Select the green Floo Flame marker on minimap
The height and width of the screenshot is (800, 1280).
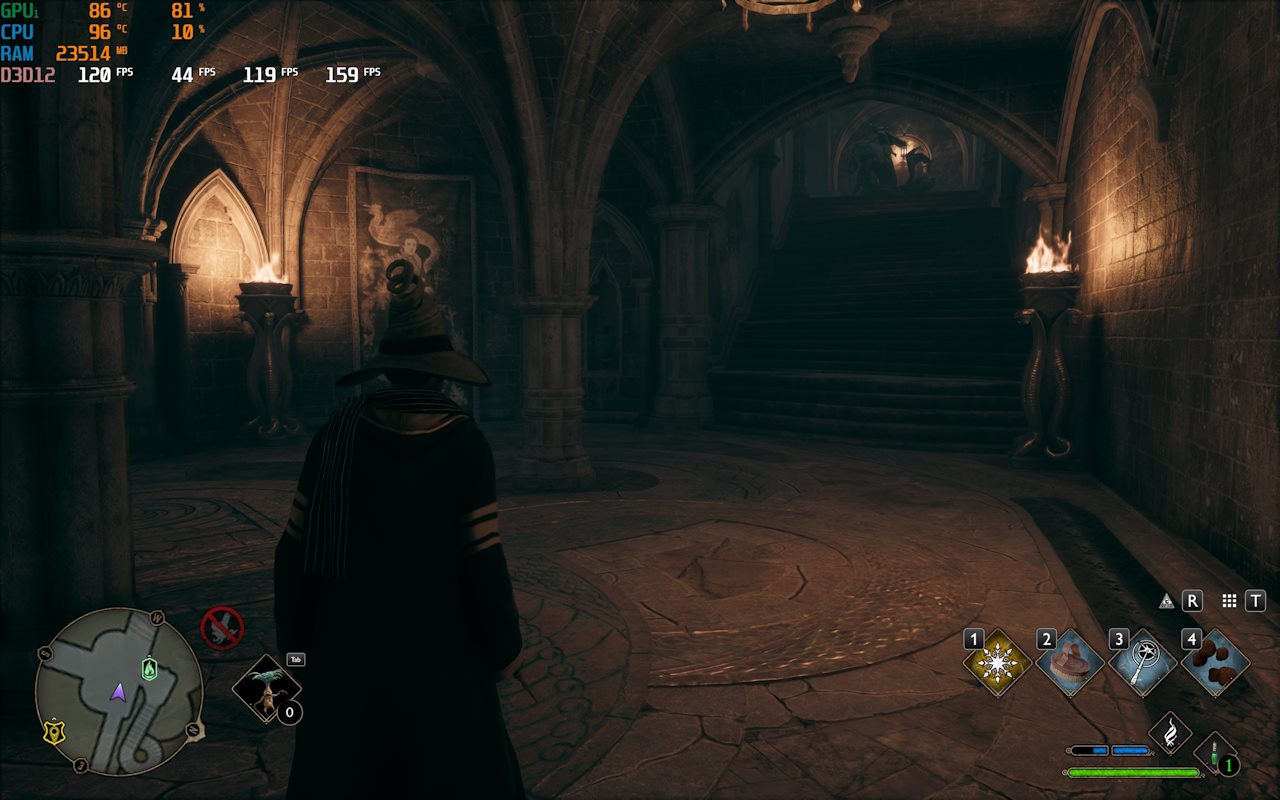coord(149,668)
